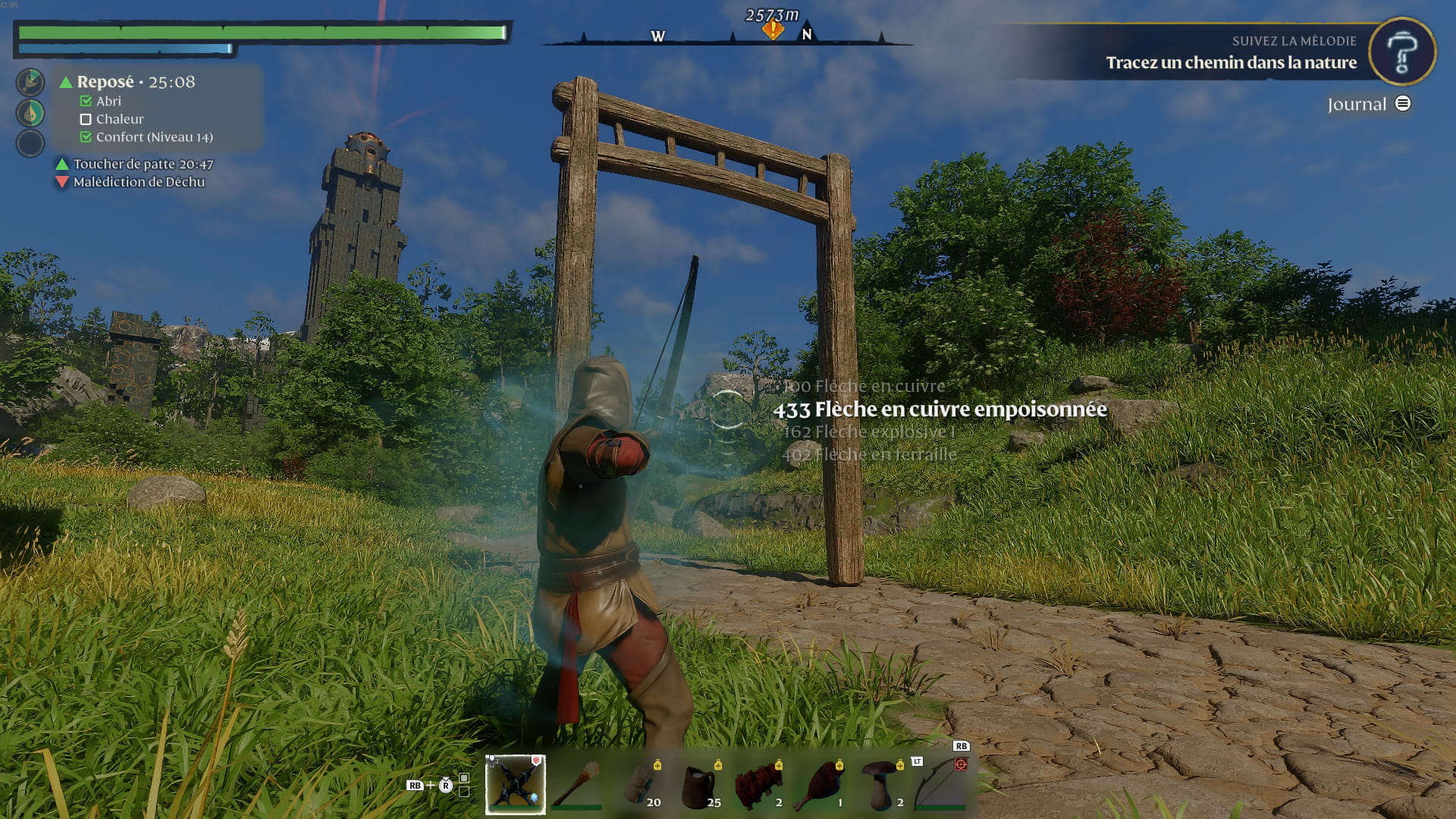Select the bow slot in the hotbar
The height and width of the screenshot is (819, 1456).
click(x=940, y=784)
